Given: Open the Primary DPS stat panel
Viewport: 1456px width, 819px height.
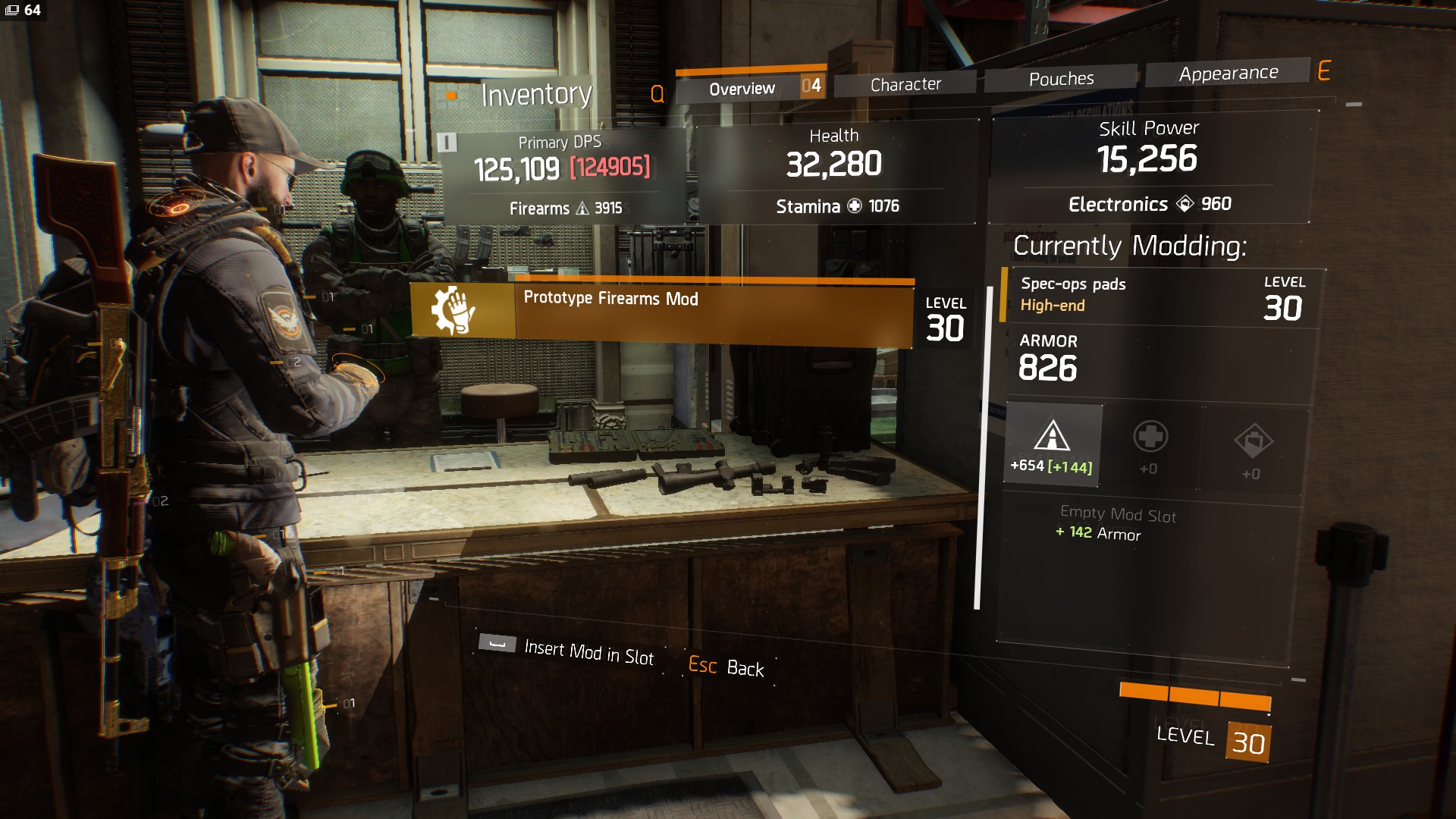Looking at the screenshot, I should pyautogui.click(x=562, y=176).
